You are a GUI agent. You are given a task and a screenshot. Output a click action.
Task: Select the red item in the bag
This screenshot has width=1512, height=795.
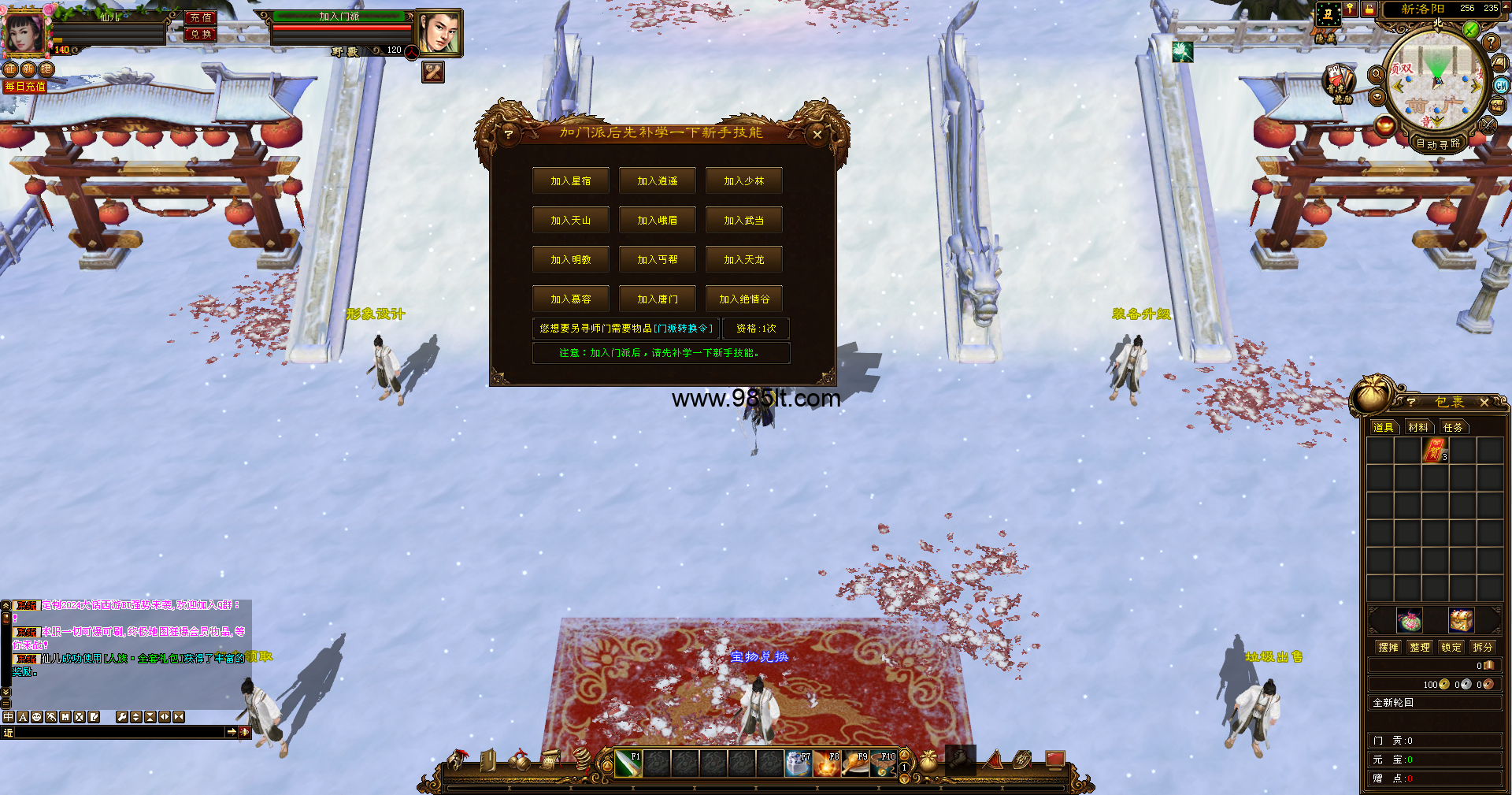[x=1434, y=451]
